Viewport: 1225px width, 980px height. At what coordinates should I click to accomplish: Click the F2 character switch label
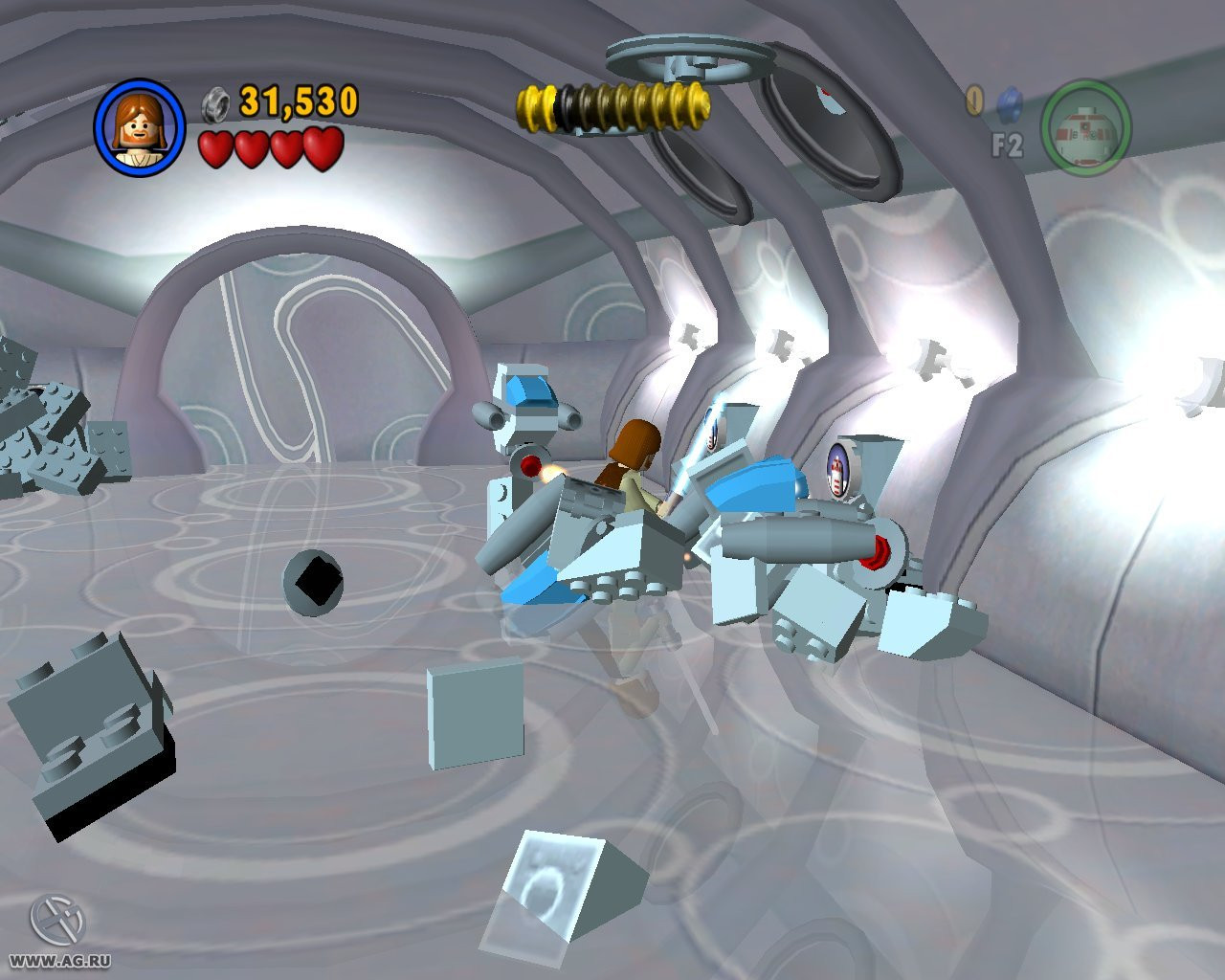point(1008,143)
